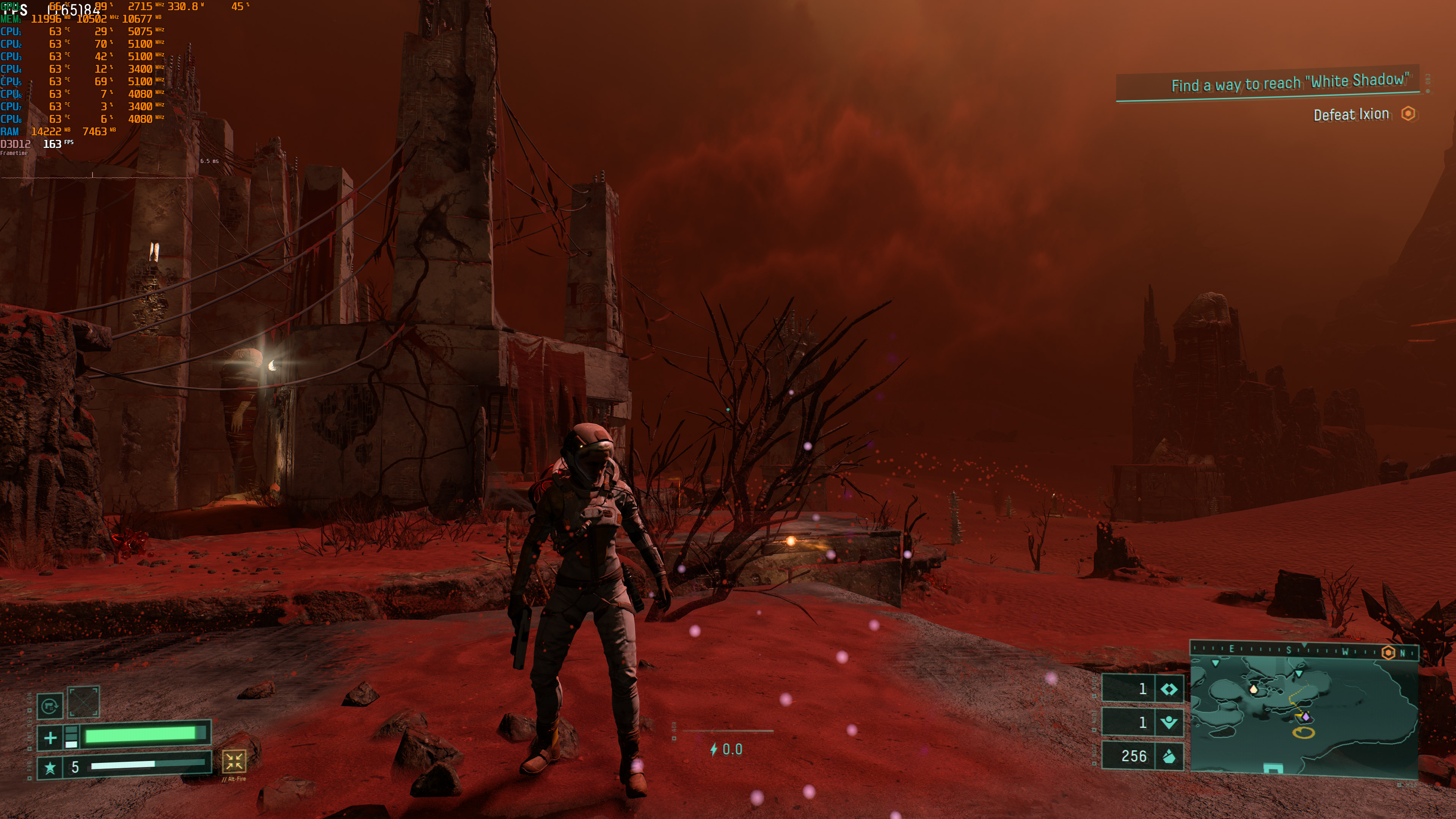This screenshot has width=1456, height=819.
Task: Click the Defeat Ixion objective marker
Action: [1409, 114]
